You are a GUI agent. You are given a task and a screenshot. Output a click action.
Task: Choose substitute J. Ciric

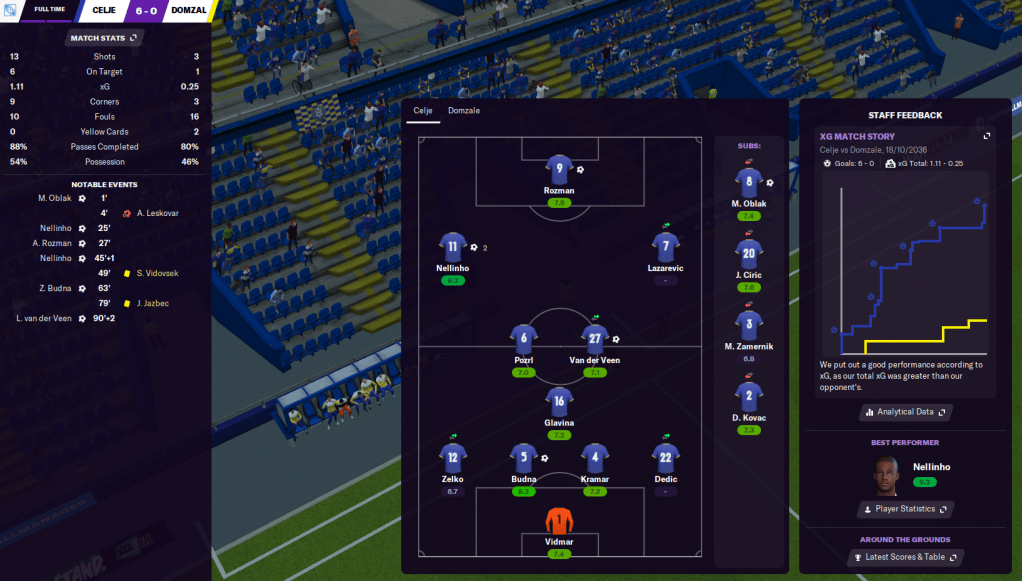tap(749, 253)
